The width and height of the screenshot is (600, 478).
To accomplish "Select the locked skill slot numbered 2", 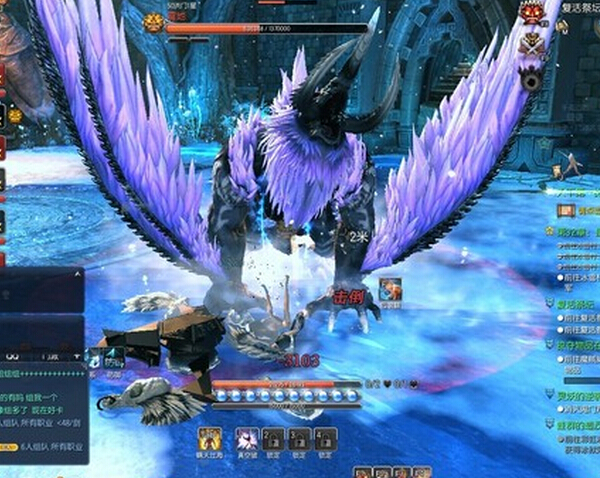I will 273,438.
